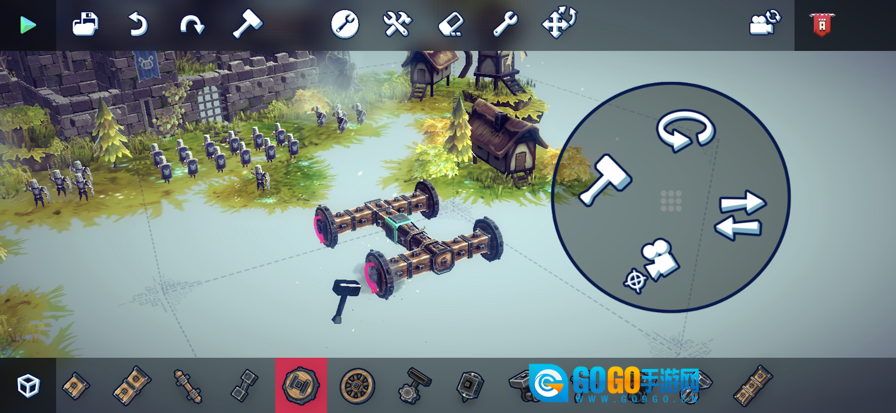The width and height of the screenshot is (896, 413).
Task: Open the crossed hammer and wrench tool
Action: (398, 24)
